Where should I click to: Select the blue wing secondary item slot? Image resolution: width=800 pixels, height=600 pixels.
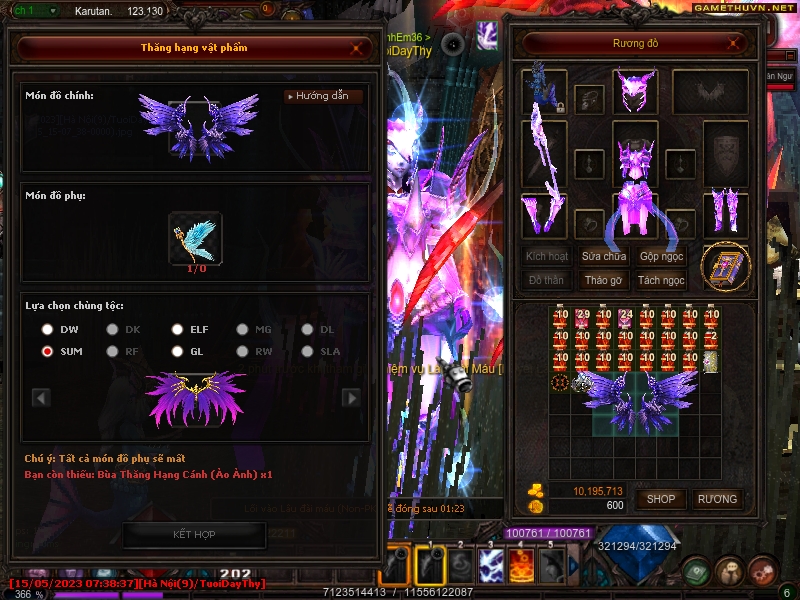(195, 237)
